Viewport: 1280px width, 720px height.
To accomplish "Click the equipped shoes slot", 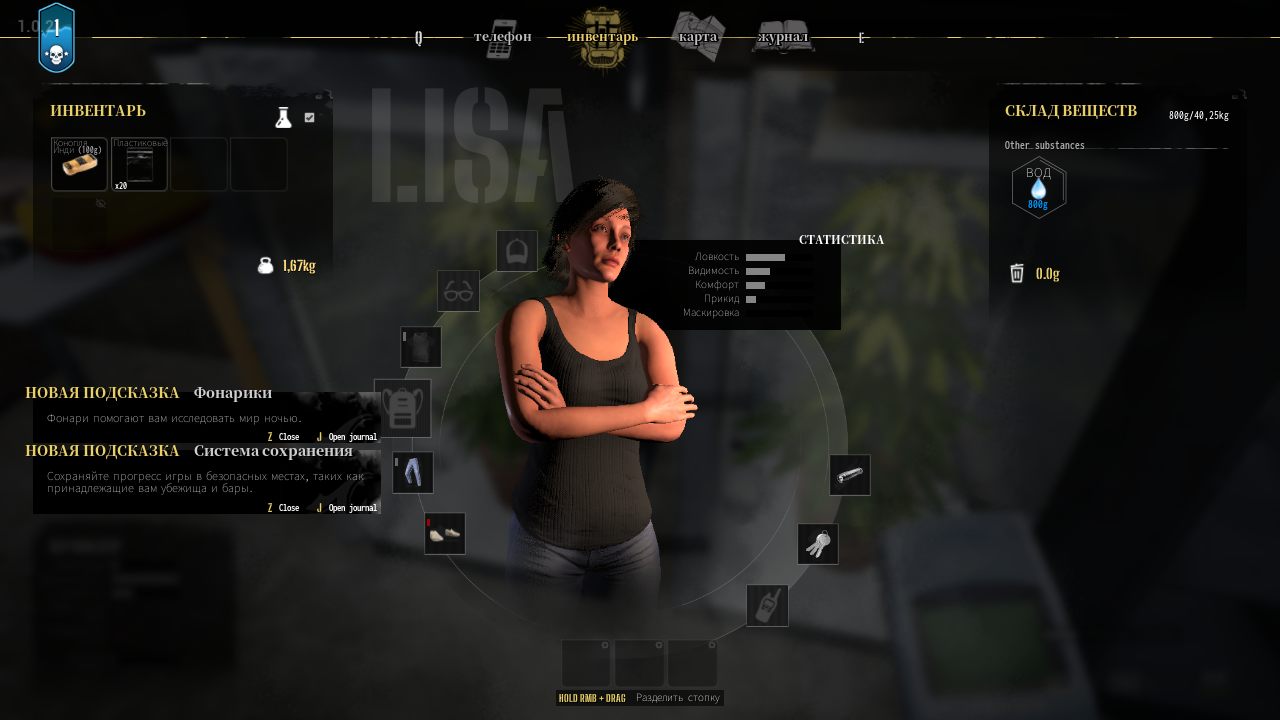I will click(444, 533).
